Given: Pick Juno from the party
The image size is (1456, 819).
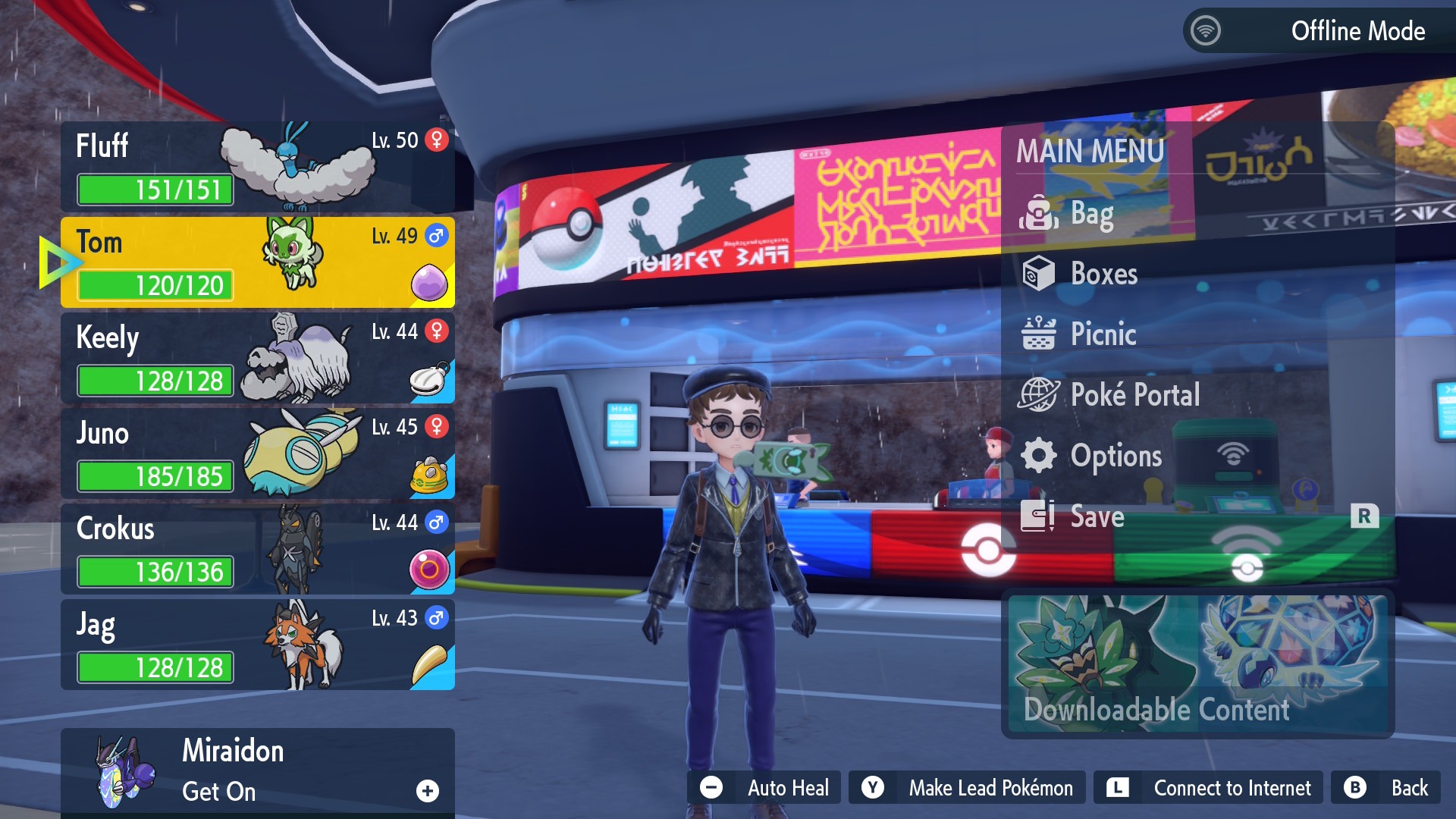Looking at the screenshot, I should [x=257, y=453].
